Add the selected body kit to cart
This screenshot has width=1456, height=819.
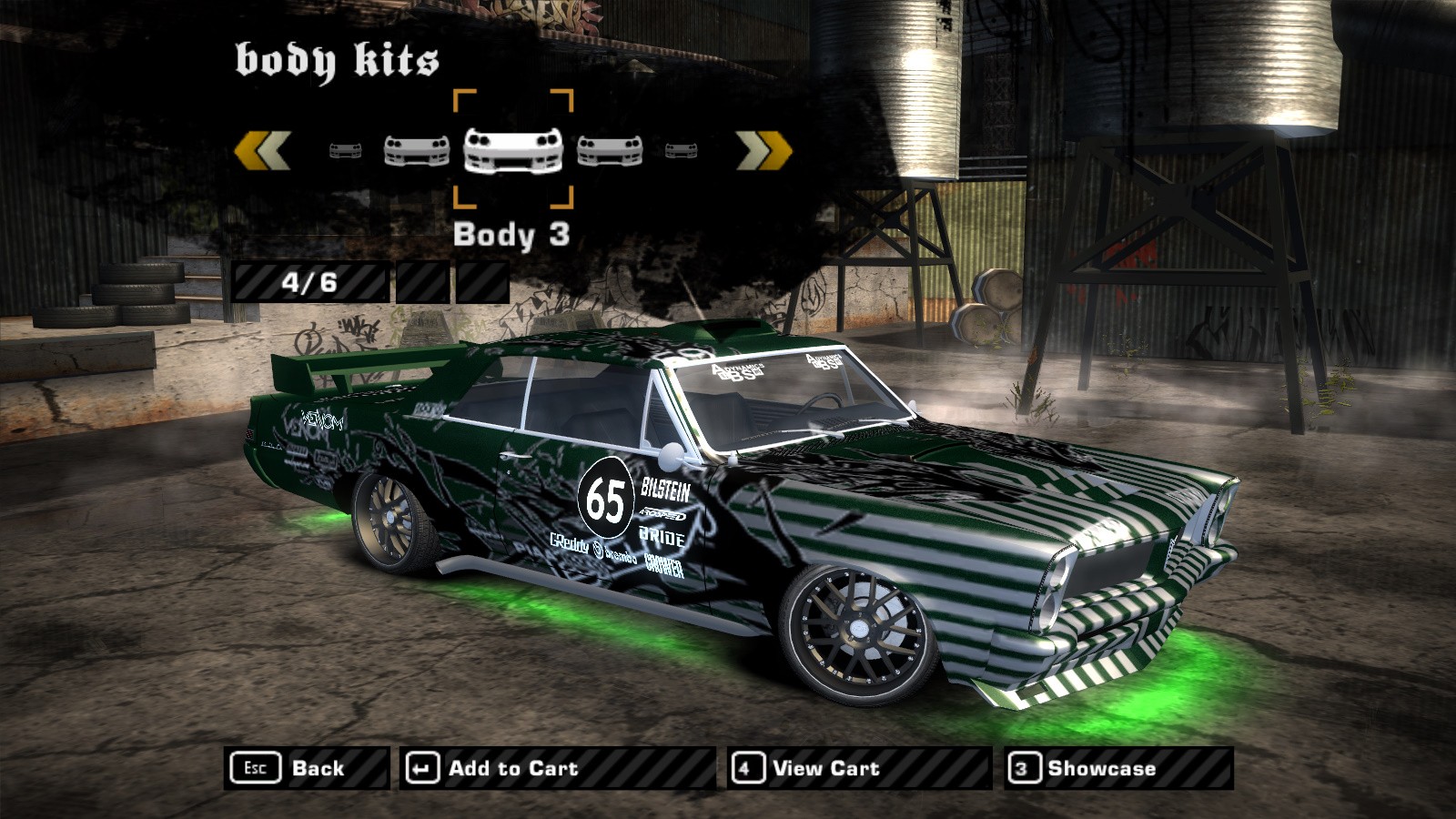click(x=557, y=768)
